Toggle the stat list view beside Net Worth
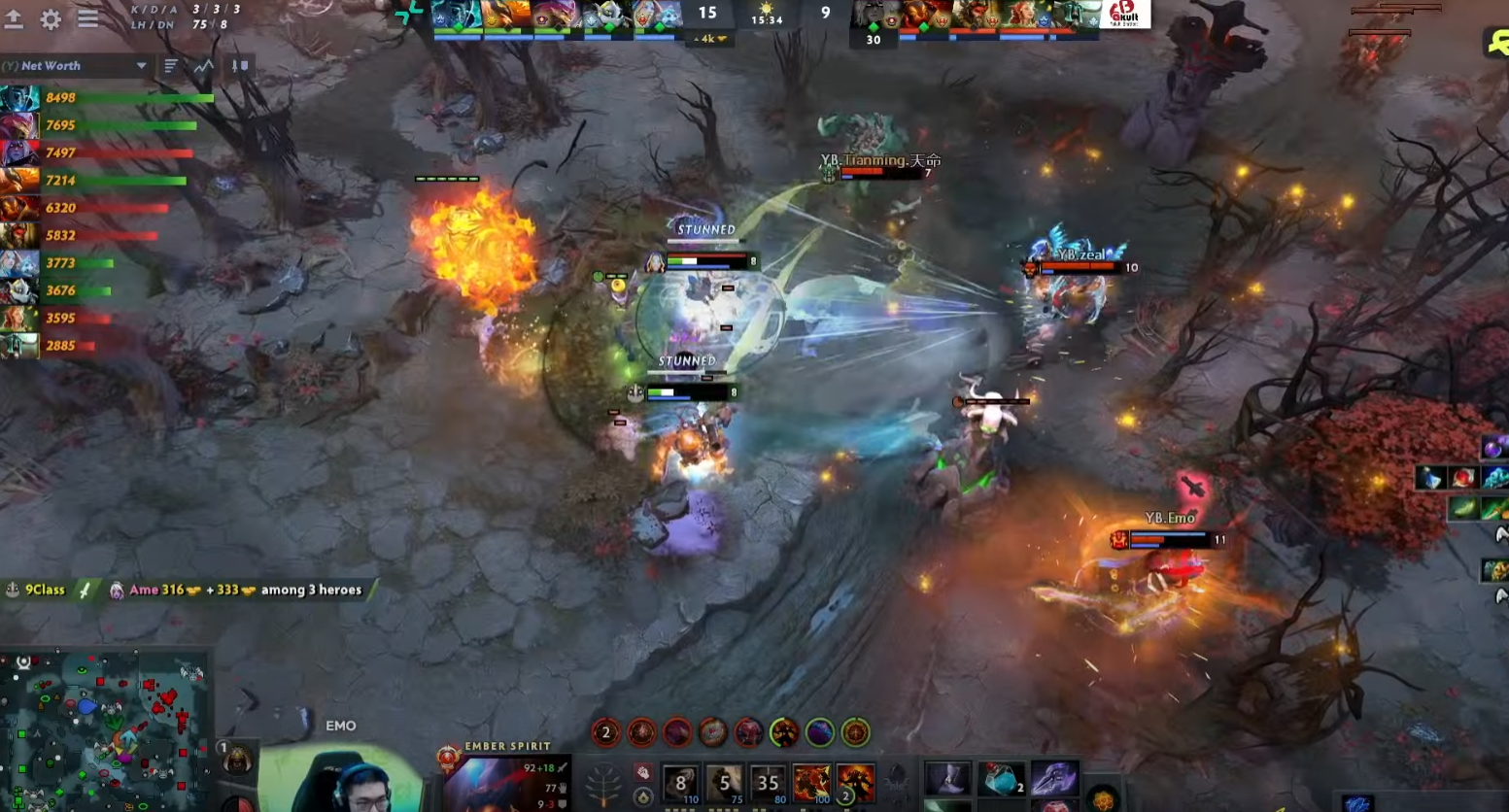Screen dimensions: 1509x812 click(x=170, y=65)
